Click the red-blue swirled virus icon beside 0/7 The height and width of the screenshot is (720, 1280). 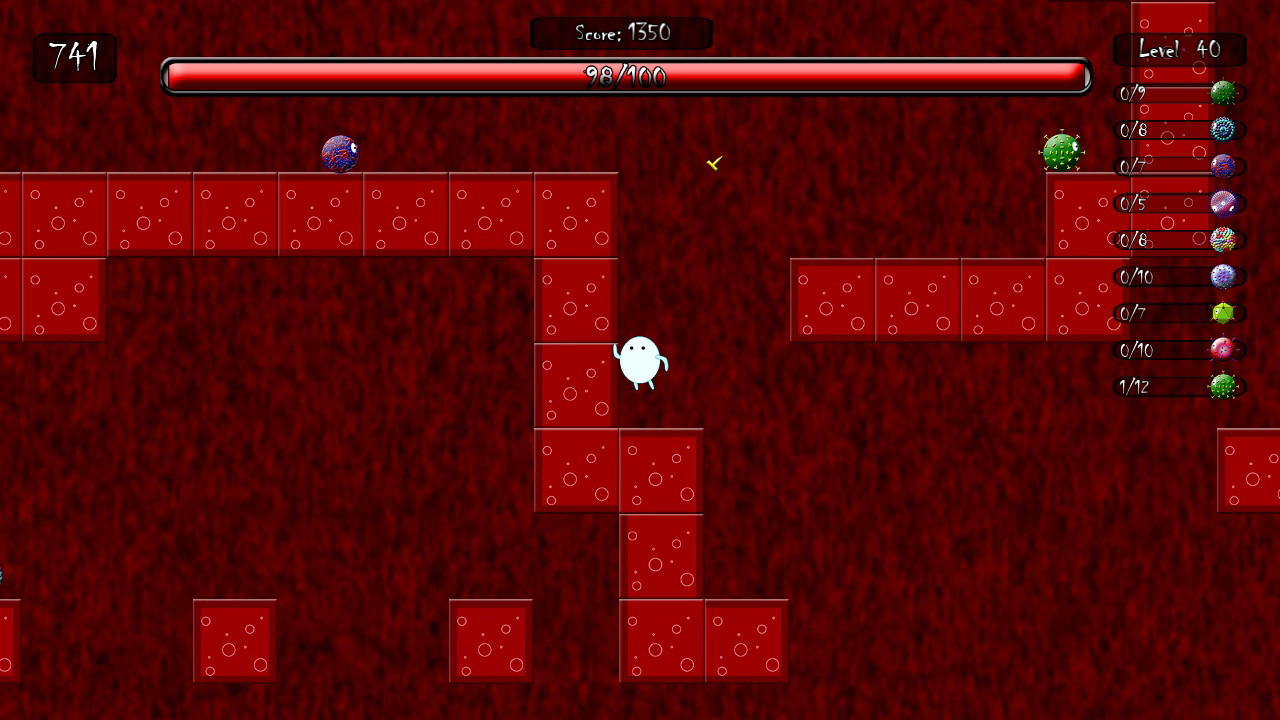1225,166
